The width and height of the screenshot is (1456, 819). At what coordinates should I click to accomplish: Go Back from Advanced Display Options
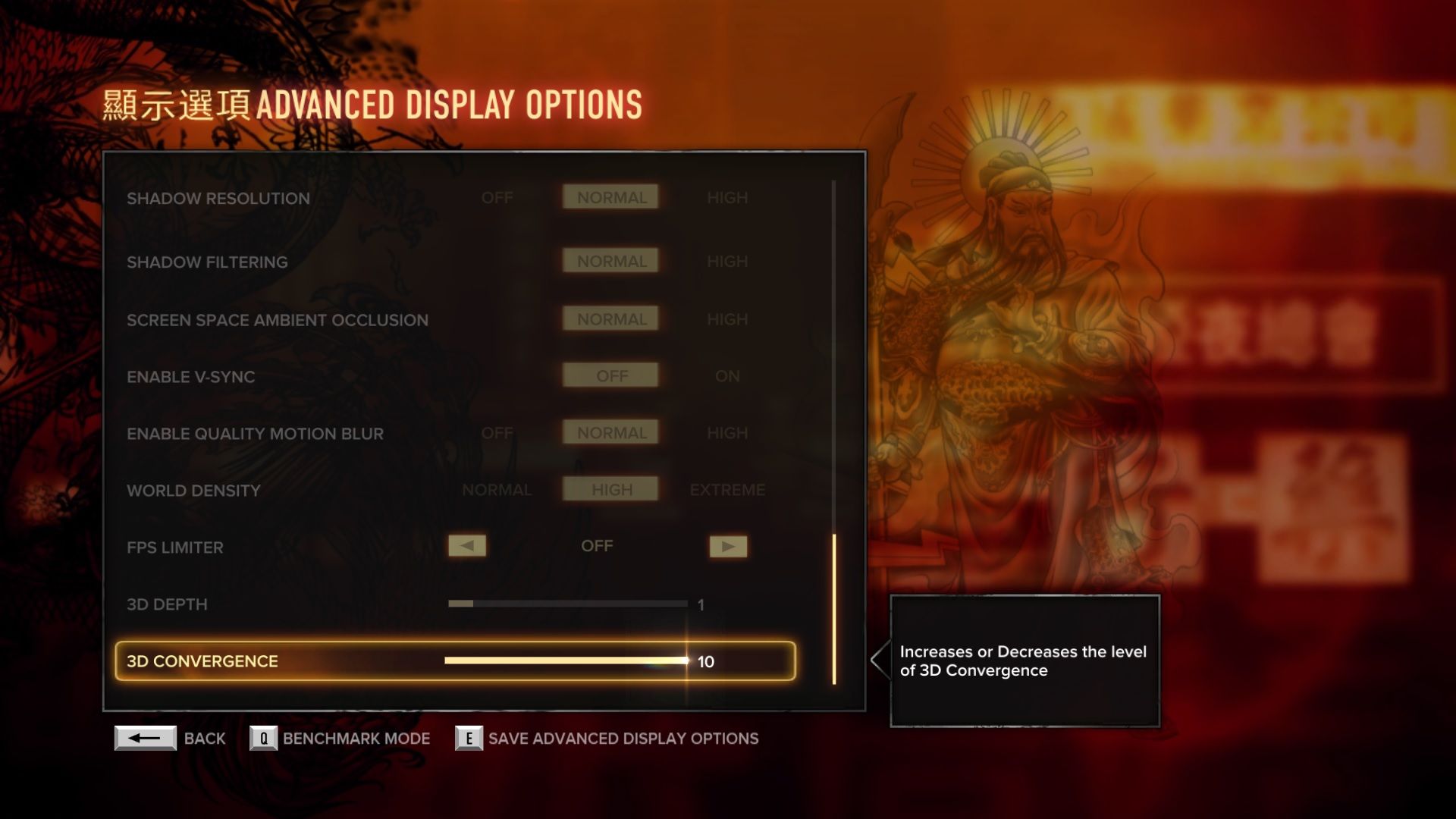pyautogui.click(x=146, y=738)
